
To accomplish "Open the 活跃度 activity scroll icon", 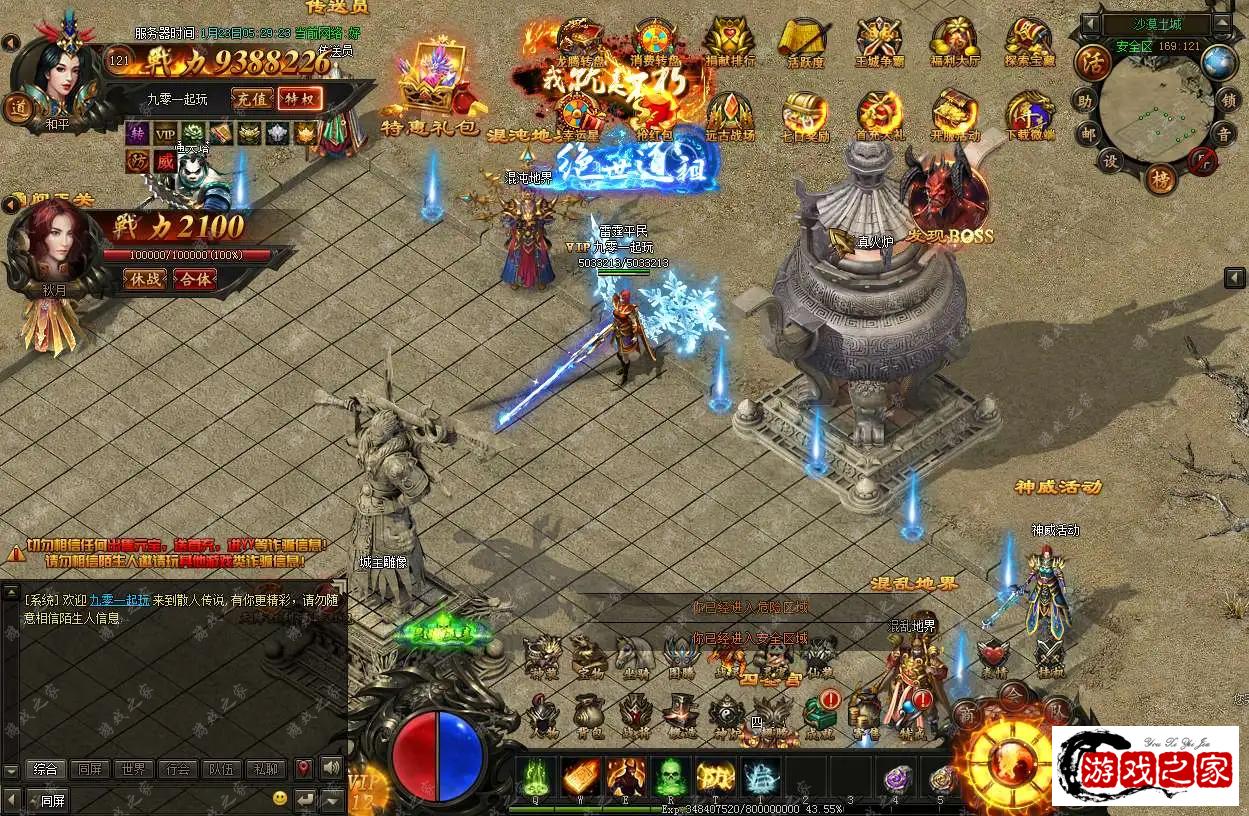I will tap(805, 42).
